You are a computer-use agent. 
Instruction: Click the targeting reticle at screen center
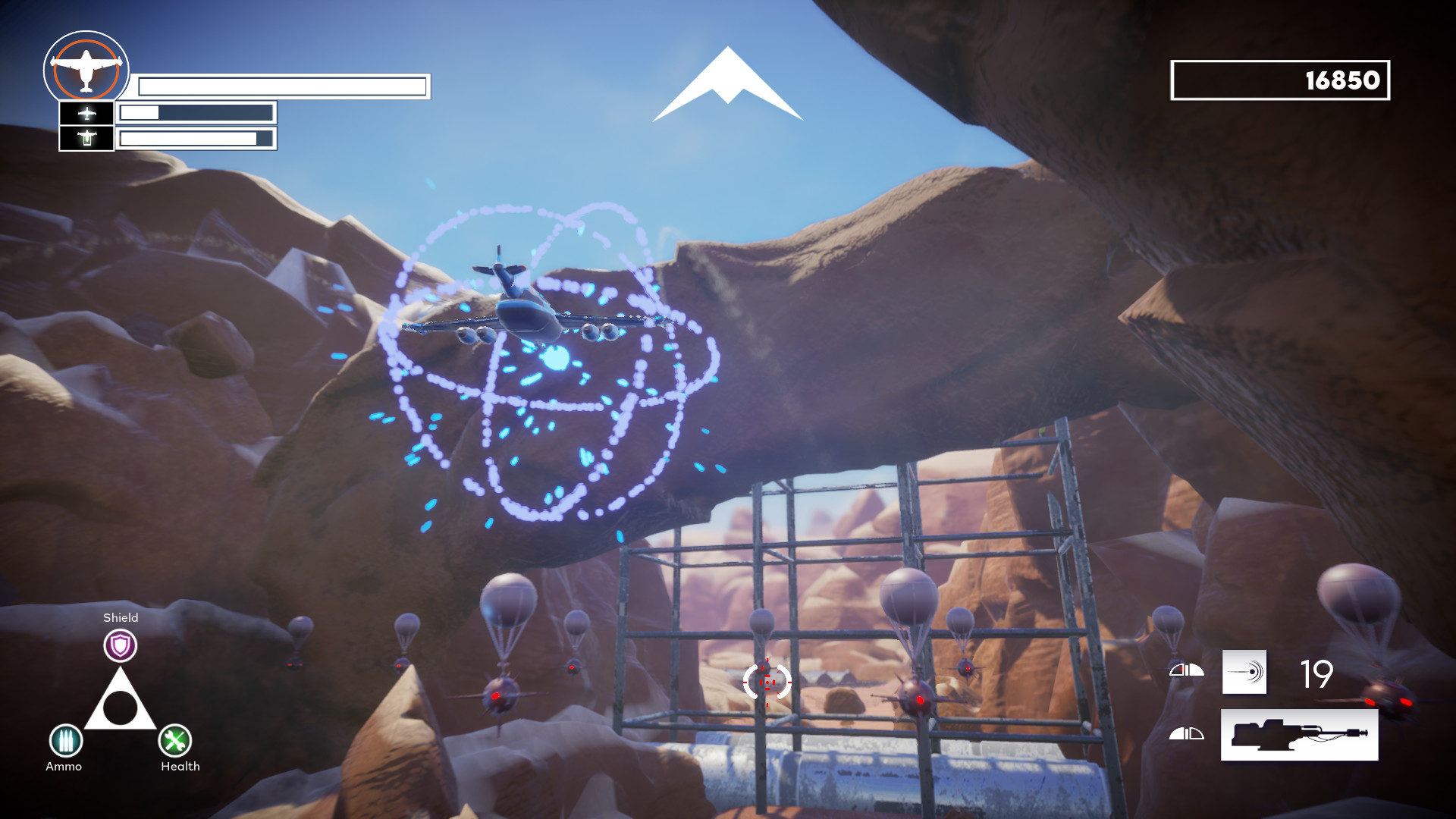coord(767,684)
